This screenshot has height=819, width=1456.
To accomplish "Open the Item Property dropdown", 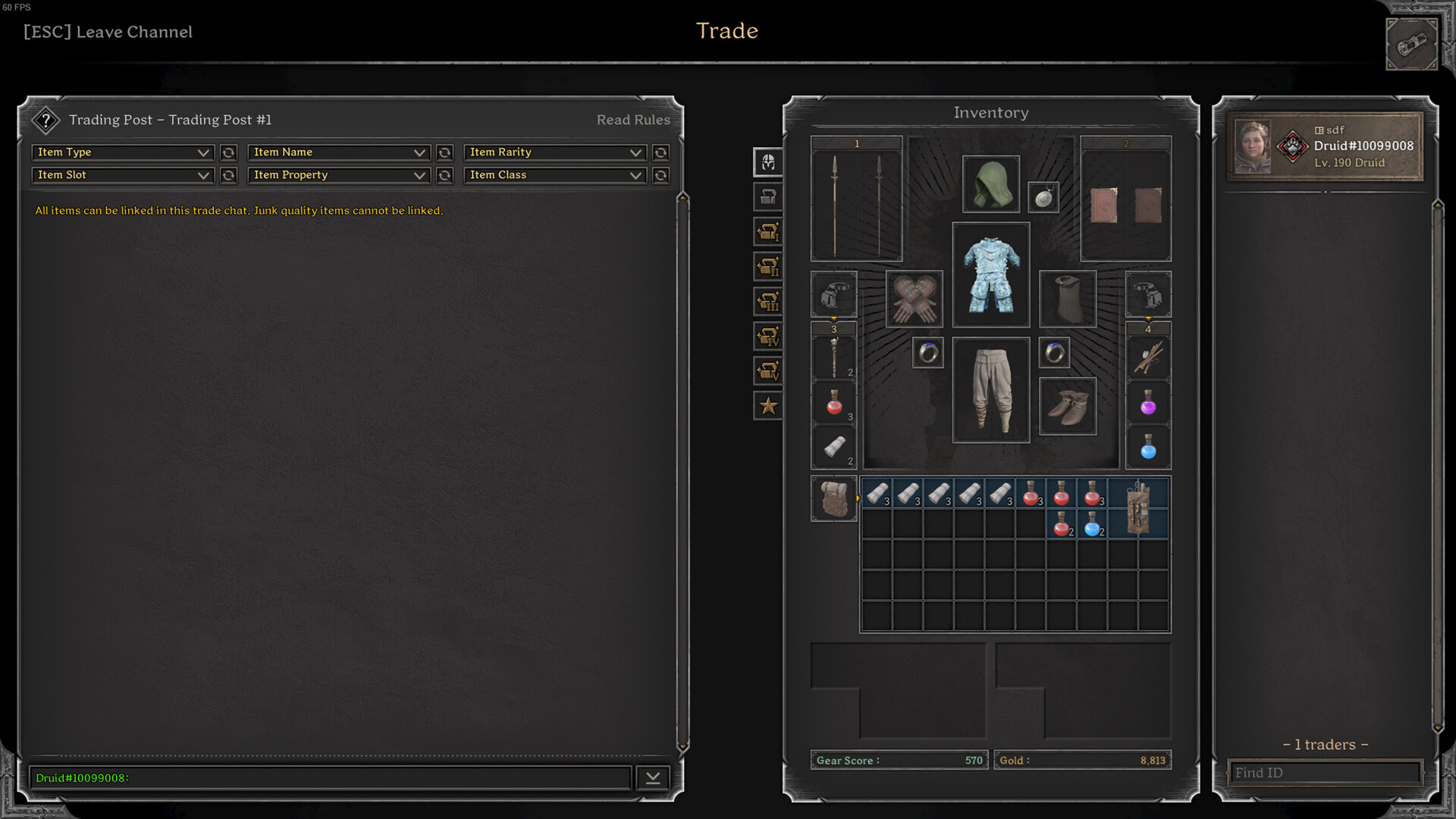I will click(x=338, y=175).
